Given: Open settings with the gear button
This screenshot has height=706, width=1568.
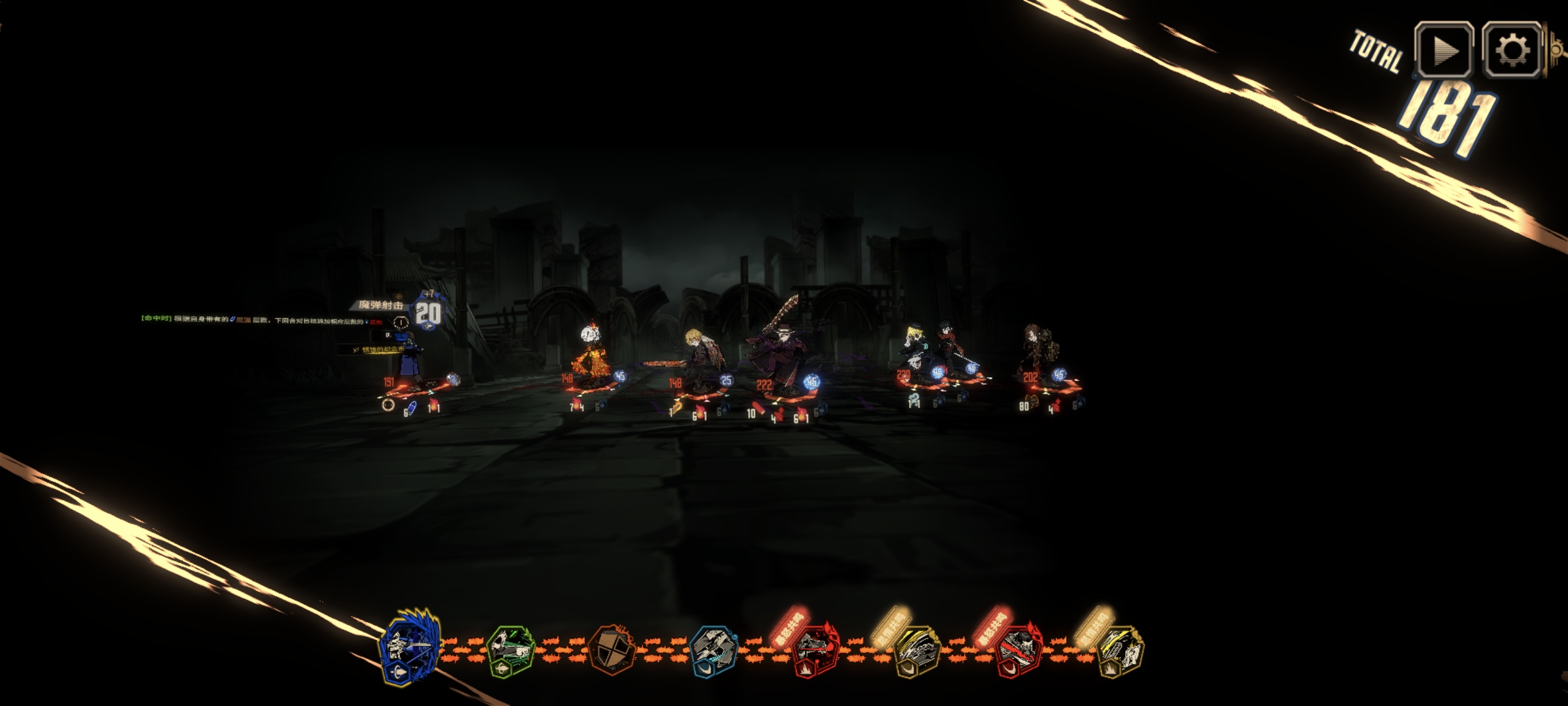Looking at the screenshot, I should [x=1512, y=50].
